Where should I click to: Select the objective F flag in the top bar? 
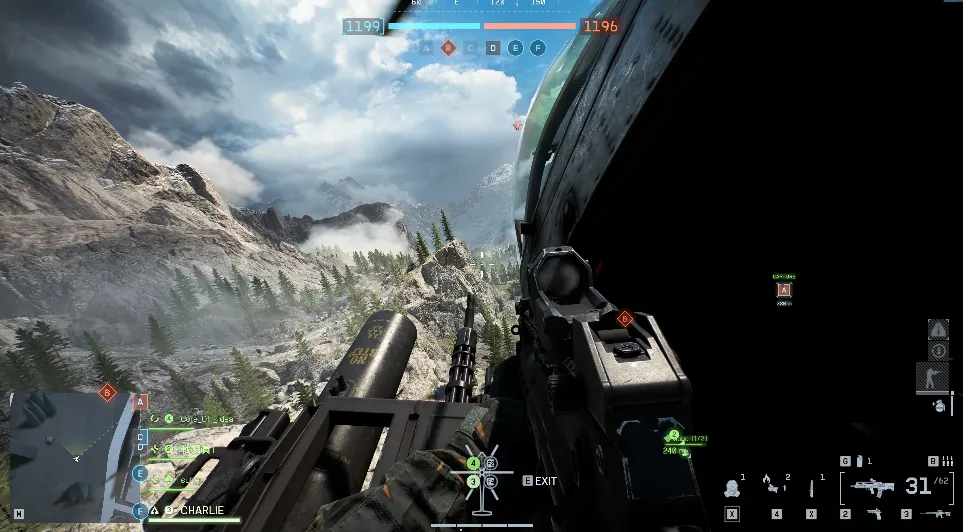(538, 47)
